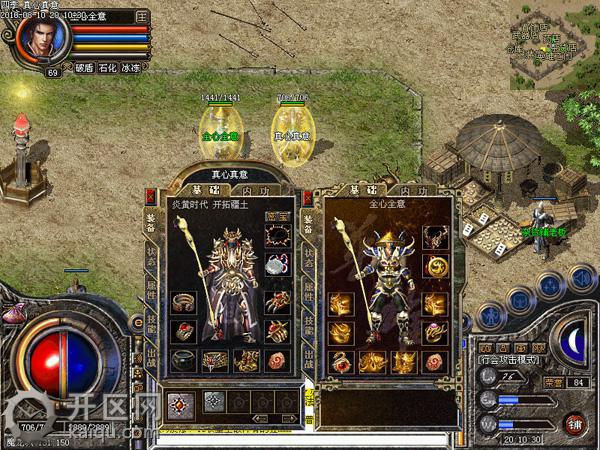Select the 冰冻 skill button
The width and height of the screenshot is (600, 450).
coord(131,69)
